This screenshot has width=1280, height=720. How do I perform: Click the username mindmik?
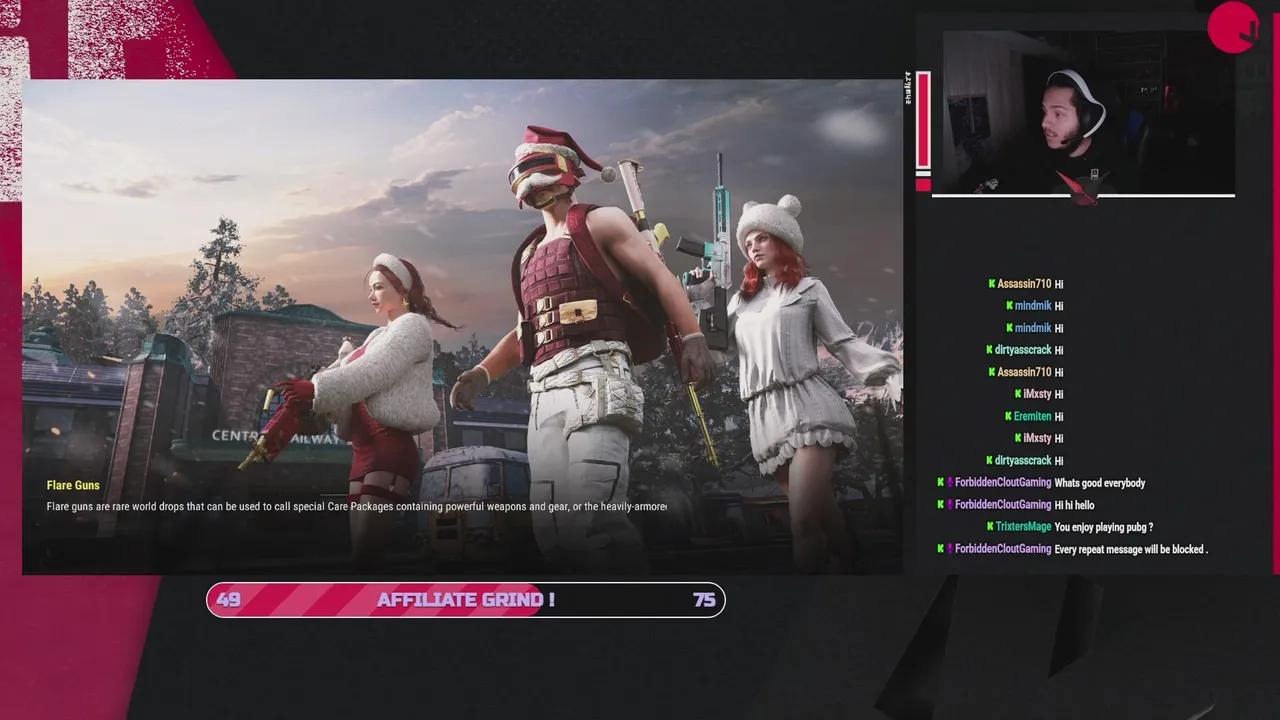click(x=1032, y=306)
